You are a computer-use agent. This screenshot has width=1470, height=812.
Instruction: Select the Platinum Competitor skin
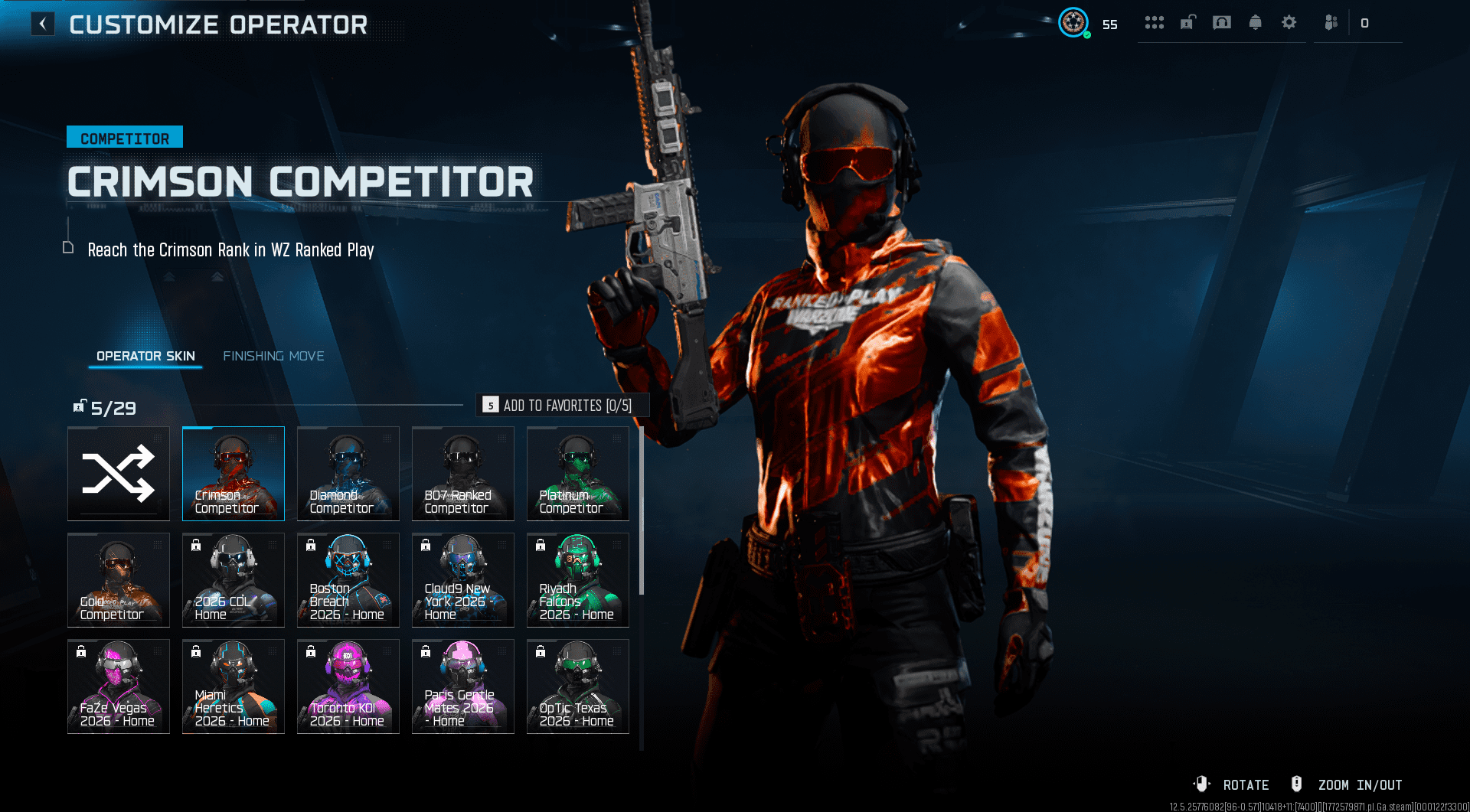(x=578, y=474)
